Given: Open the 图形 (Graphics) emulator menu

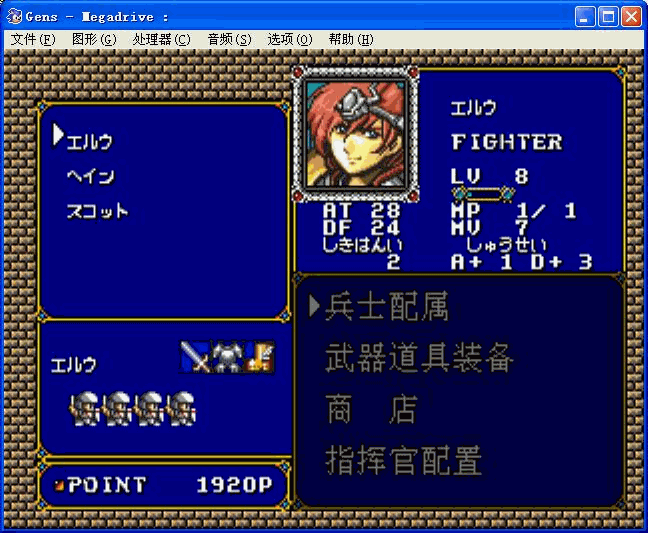Looking at the screenshot, I should [94, 39].
